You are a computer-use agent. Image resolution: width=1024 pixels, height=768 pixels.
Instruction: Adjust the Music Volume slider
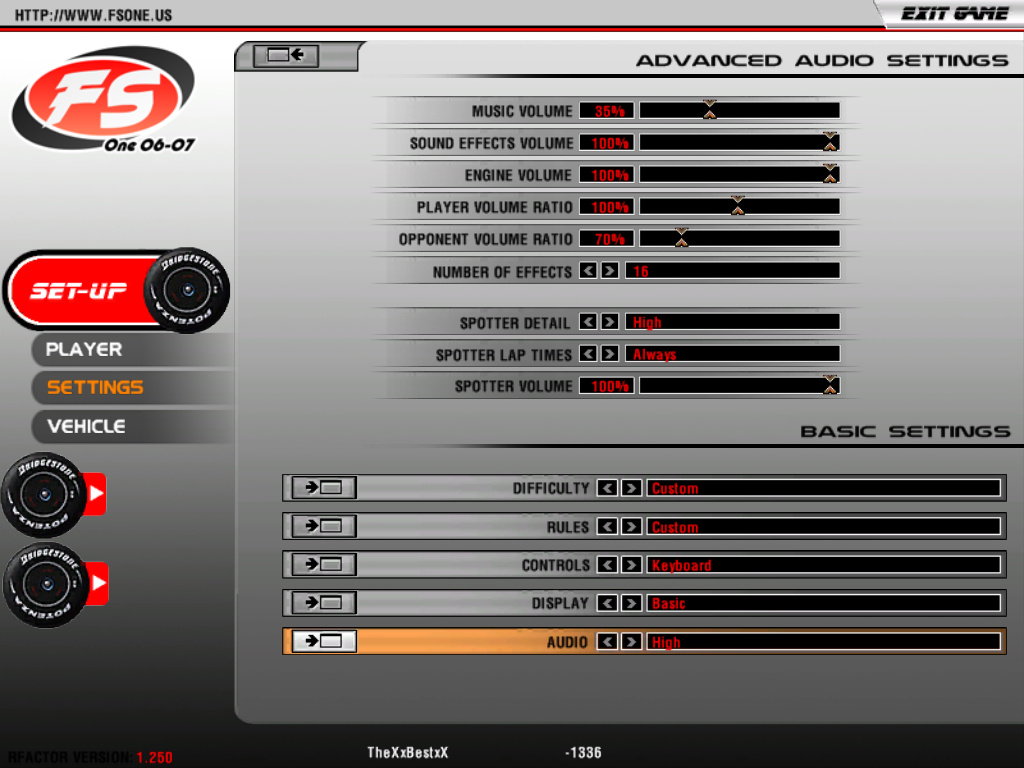[x=739, y=110]
